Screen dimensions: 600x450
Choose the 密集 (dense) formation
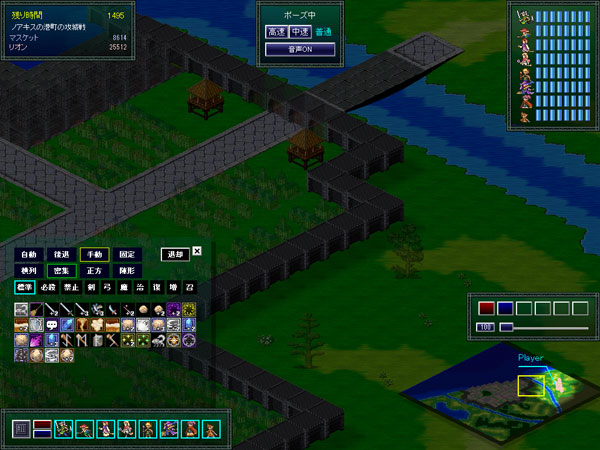(61, 271)
